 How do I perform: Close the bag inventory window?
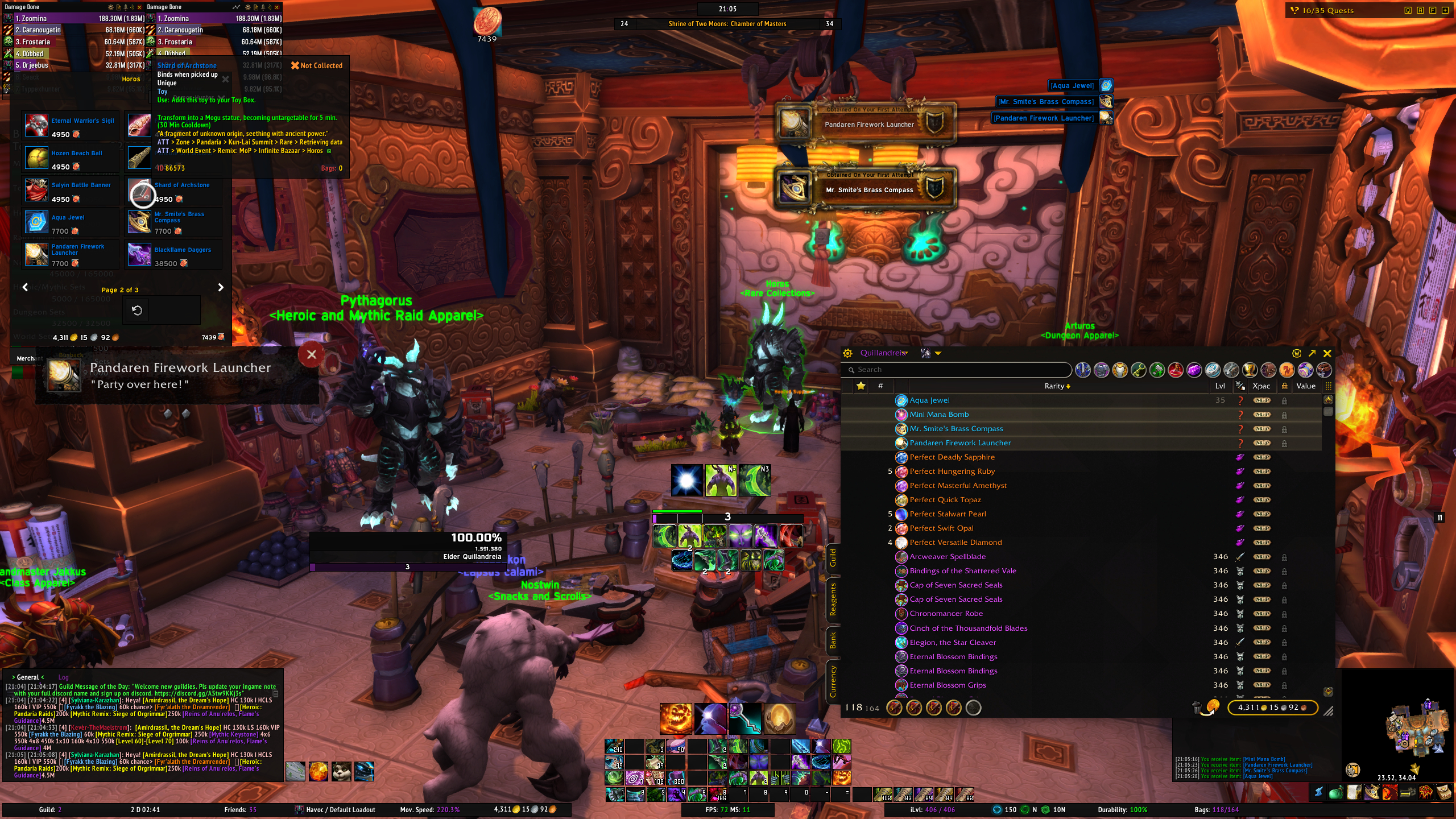tap(1327, 353)
